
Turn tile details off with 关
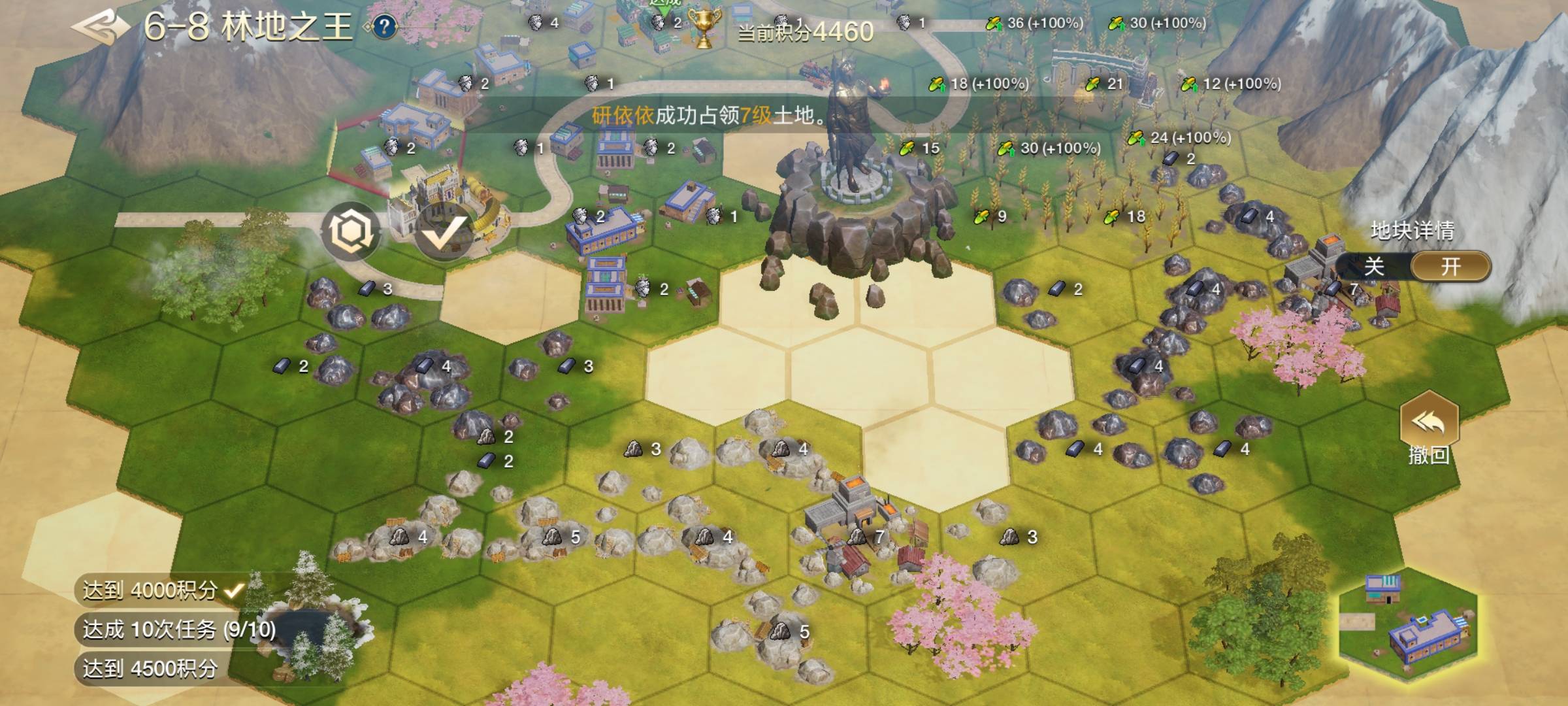point(1374,267)
